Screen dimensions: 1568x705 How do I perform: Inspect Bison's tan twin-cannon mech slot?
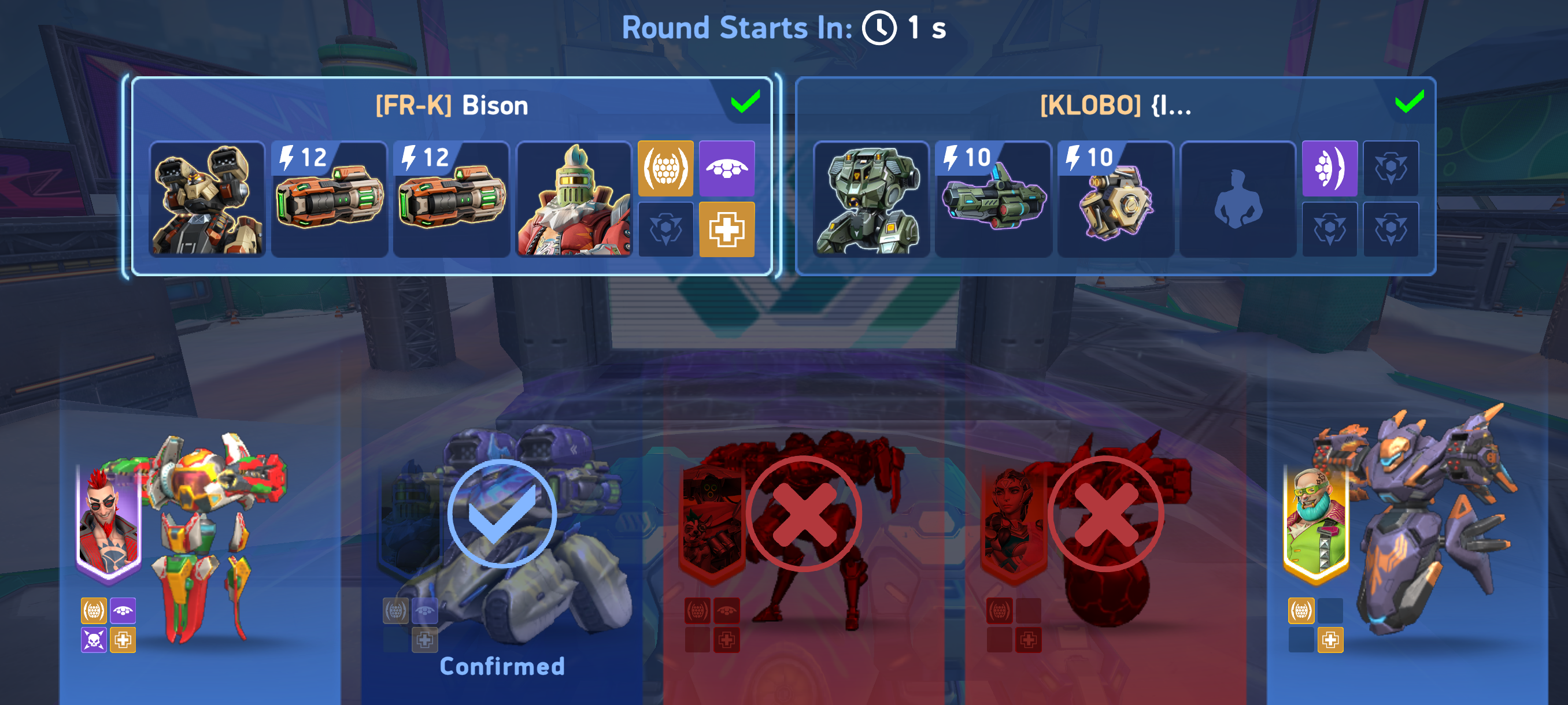click(207, 199)
